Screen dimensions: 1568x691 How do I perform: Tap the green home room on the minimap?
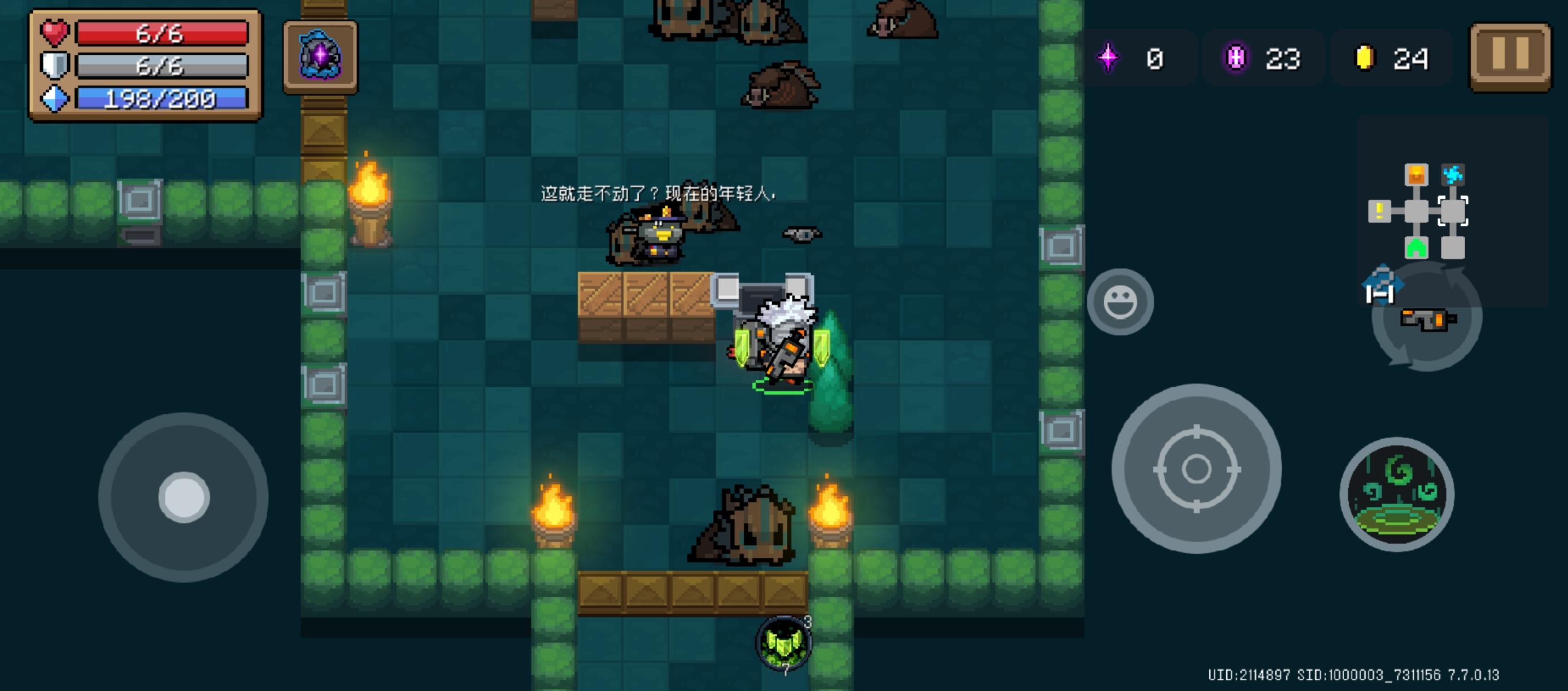coord(1416,248)
